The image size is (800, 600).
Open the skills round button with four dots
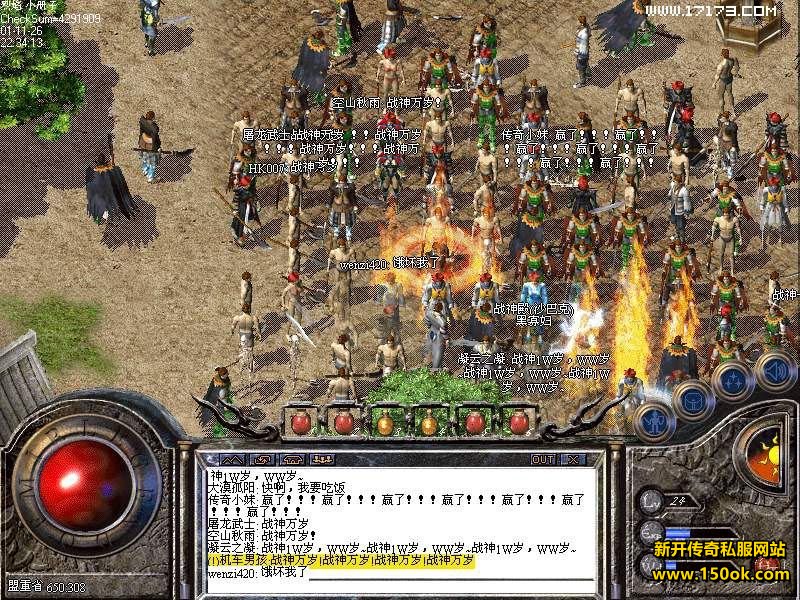[x=733, y=381]
